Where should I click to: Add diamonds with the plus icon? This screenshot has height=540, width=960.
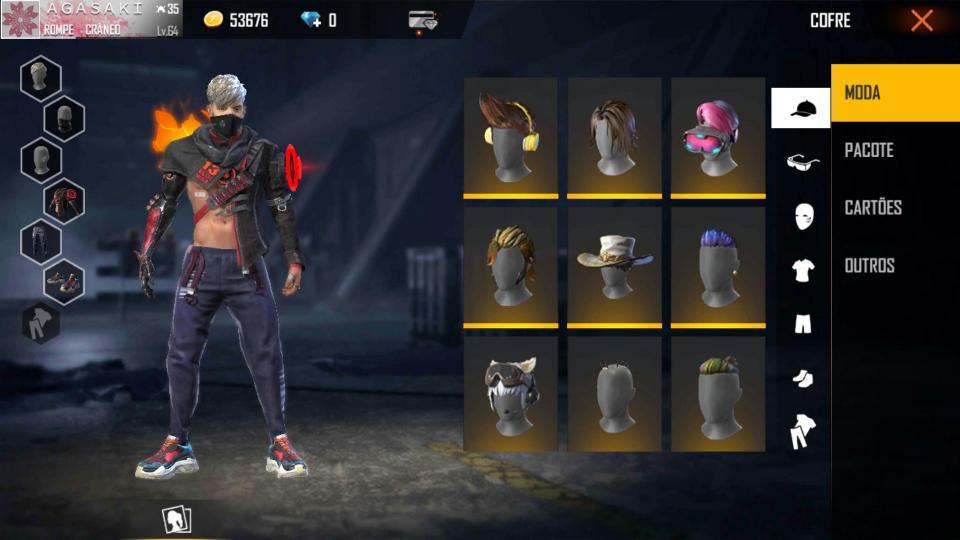click(318, 20)
